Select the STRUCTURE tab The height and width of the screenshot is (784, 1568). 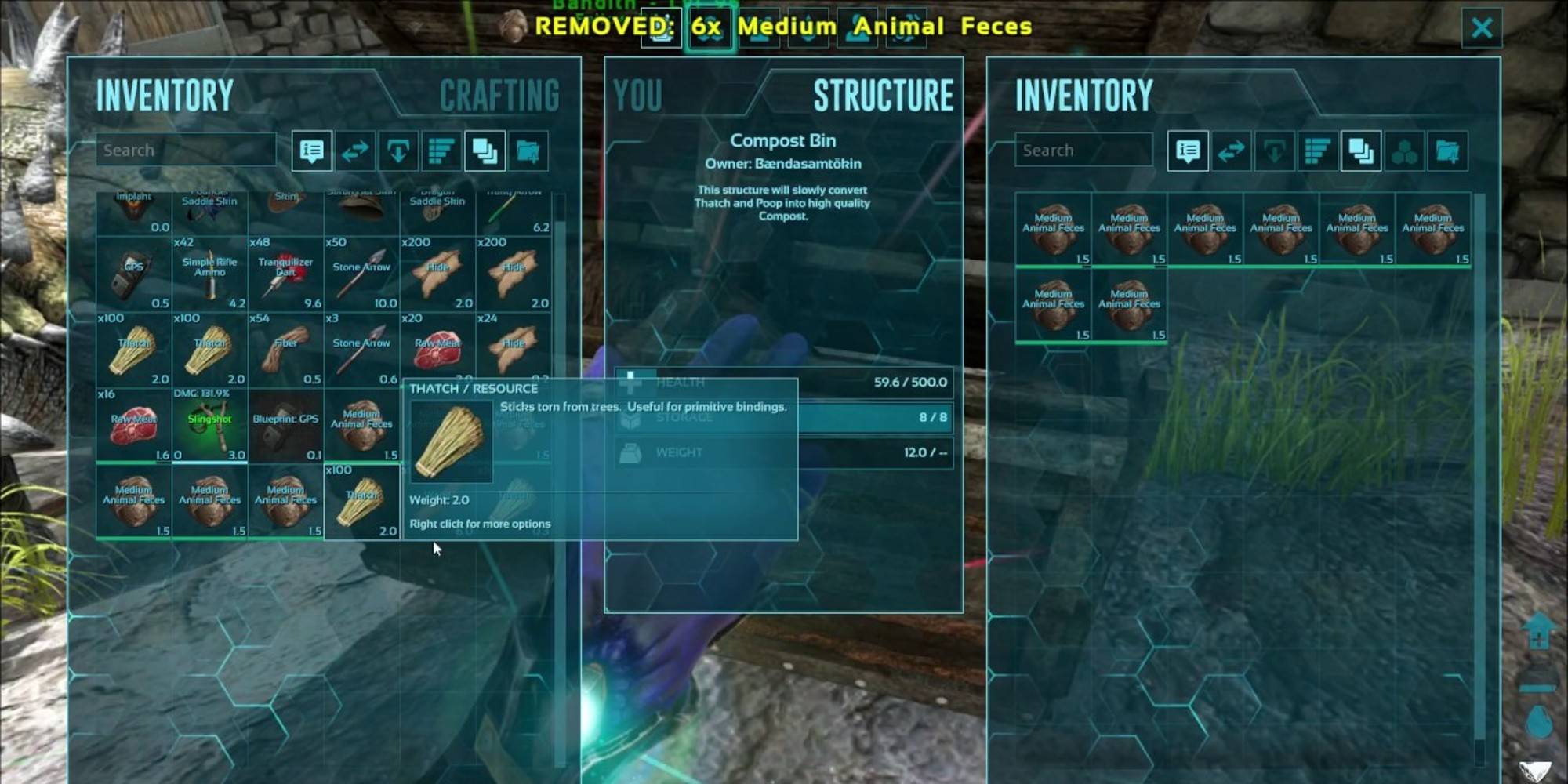tap(883, 96)
